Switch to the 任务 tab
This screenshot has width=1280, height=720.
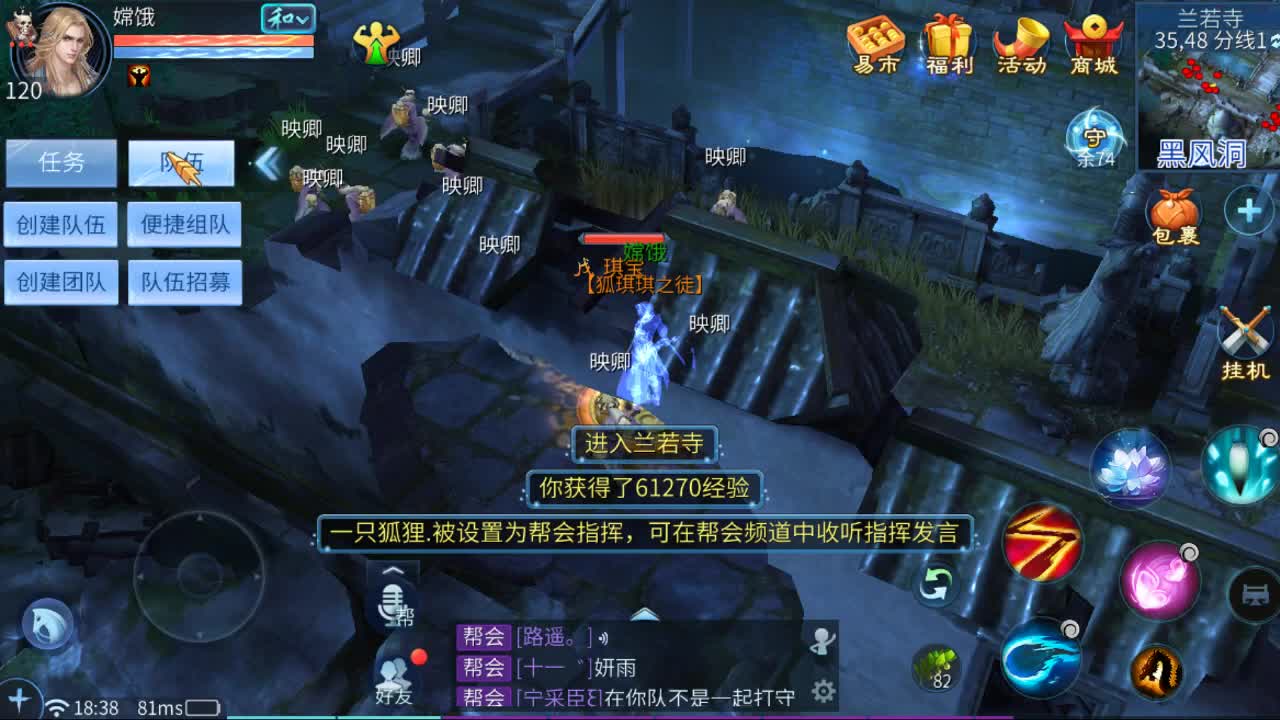(62, 163)
